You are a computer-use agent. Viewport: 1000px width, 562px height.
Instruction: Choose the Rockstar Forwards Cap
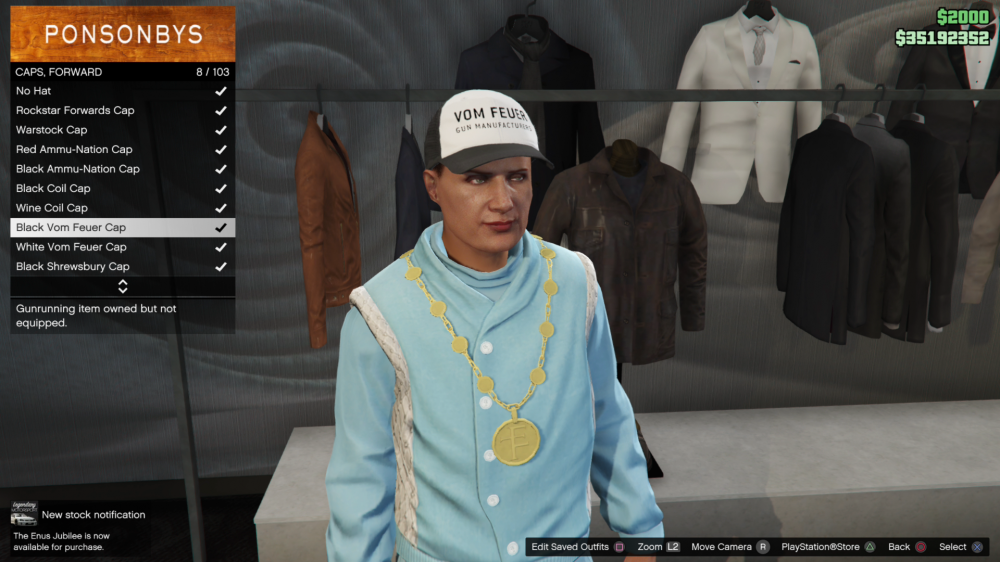pos(122,110)
